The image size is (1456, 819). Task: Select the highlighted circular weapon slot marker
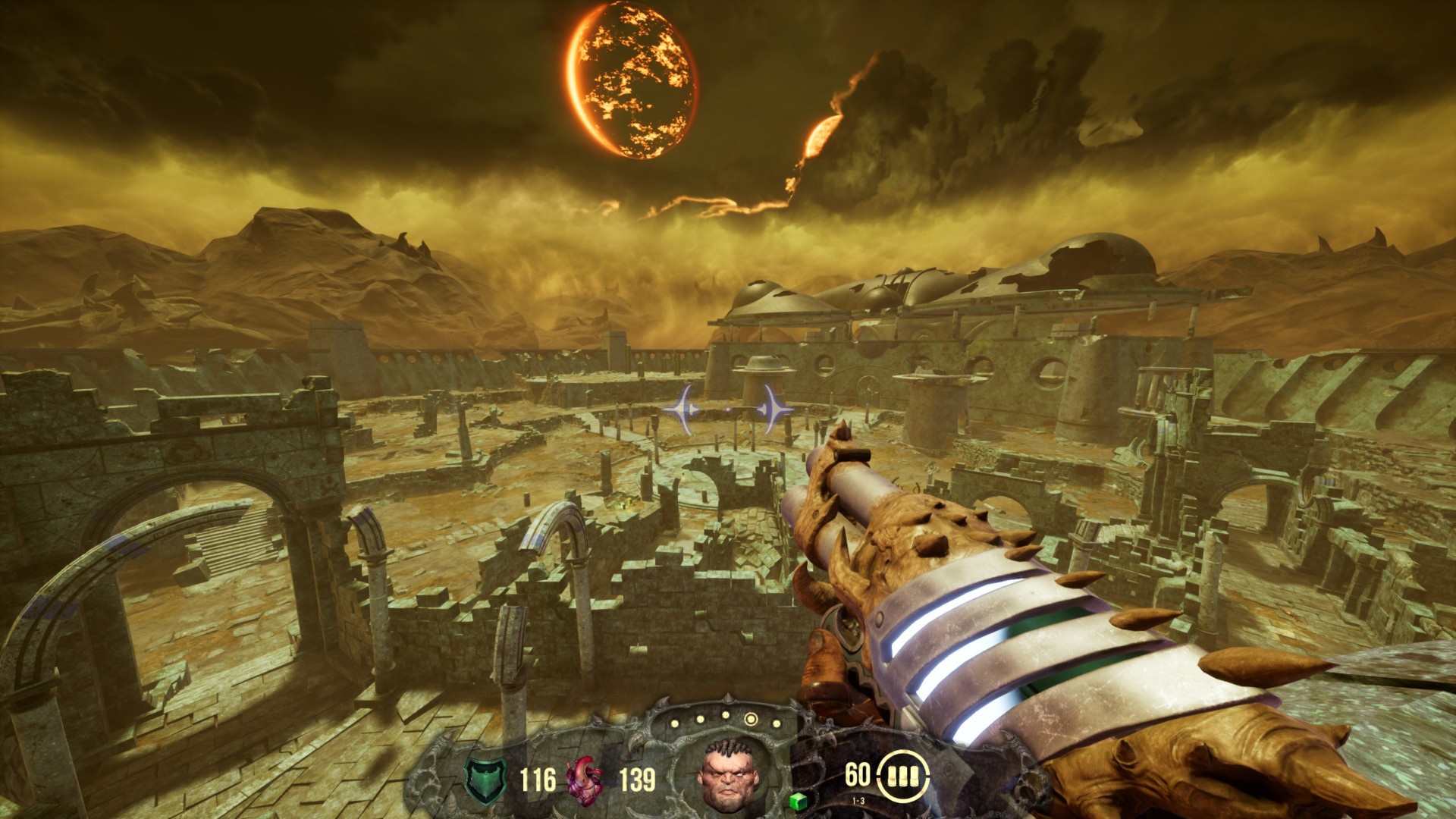pyautogui.click(x=751, y=719)
